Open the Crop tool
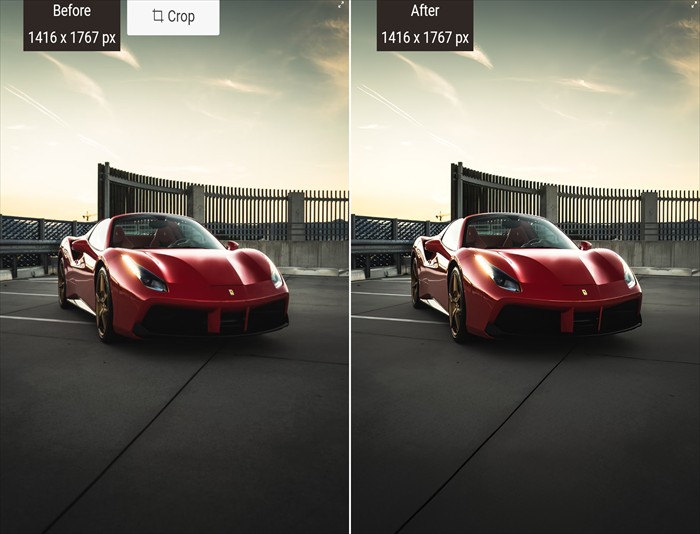Screen dimensions: 700x534 [173, 17]
